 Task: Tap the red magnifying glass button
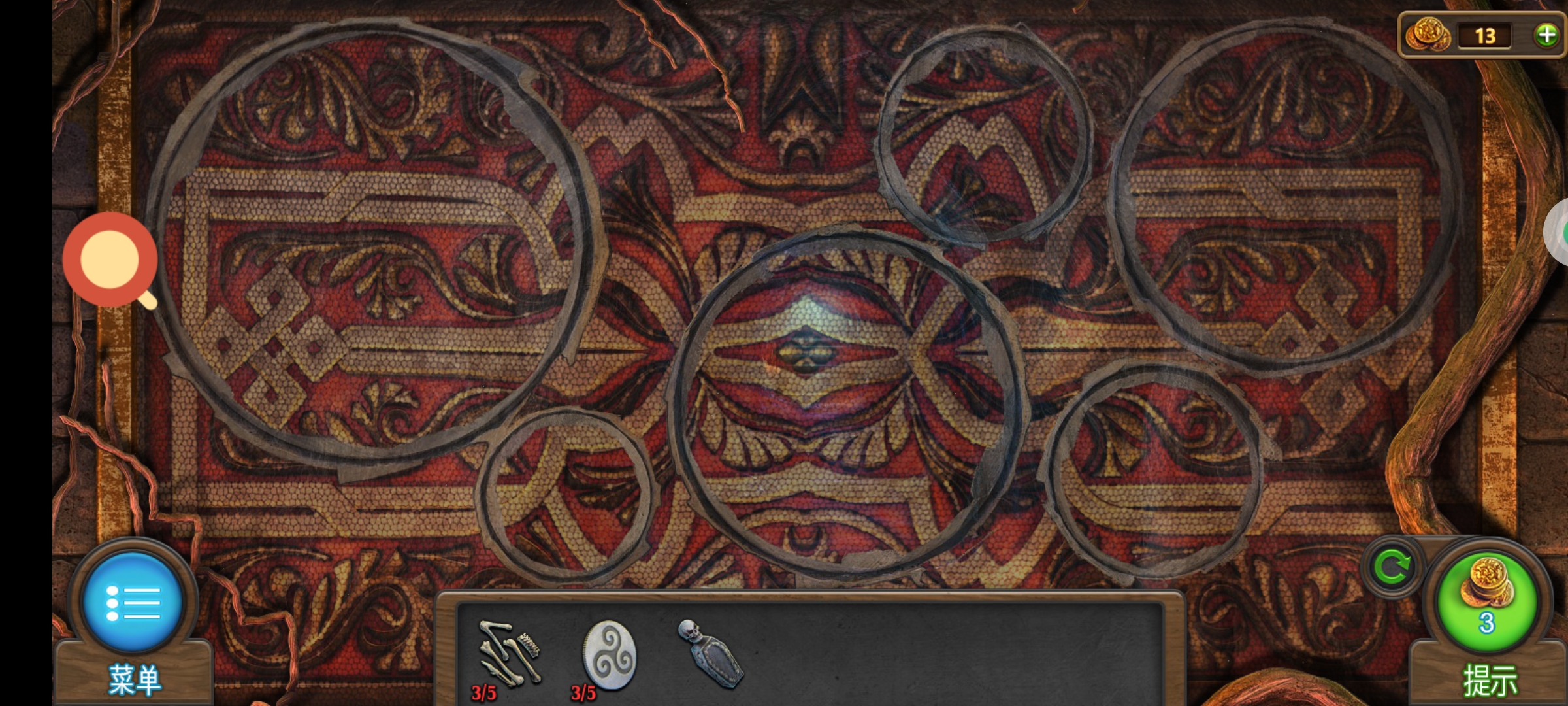pyautogui.click(x=110, y=260)
